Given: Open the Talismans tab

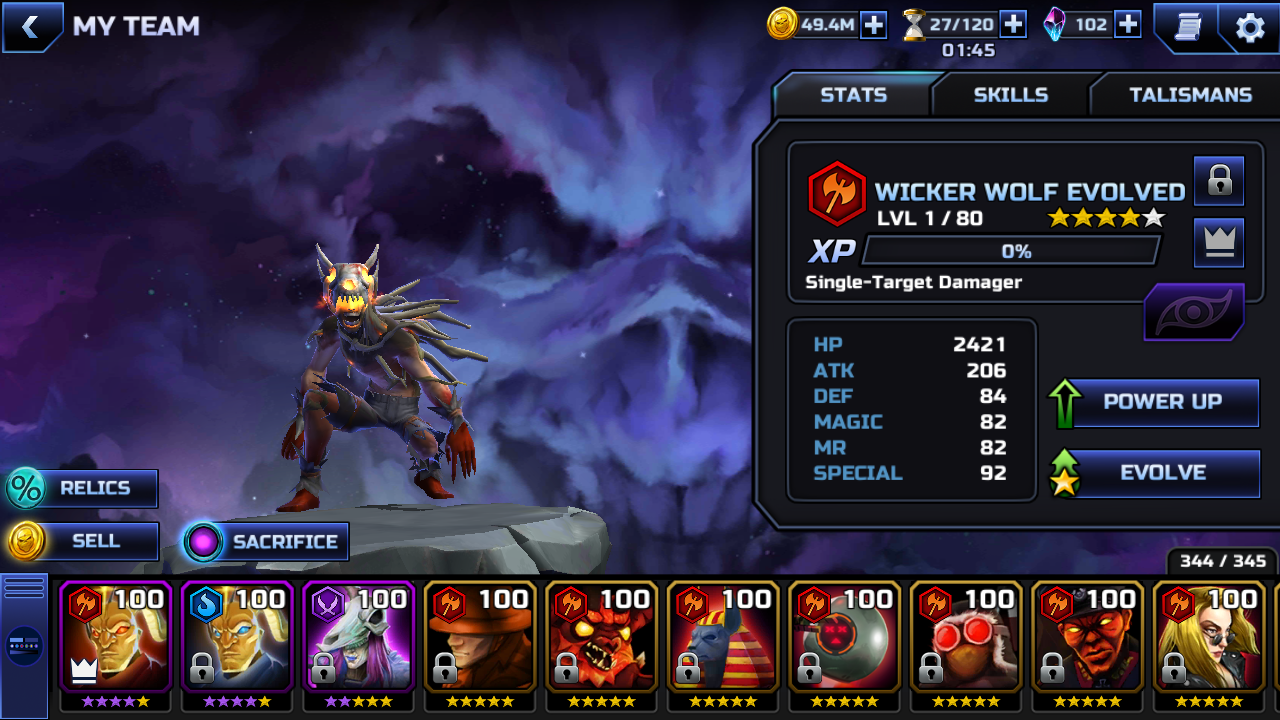Looking at the screenshot, I should click(1190, 95).
